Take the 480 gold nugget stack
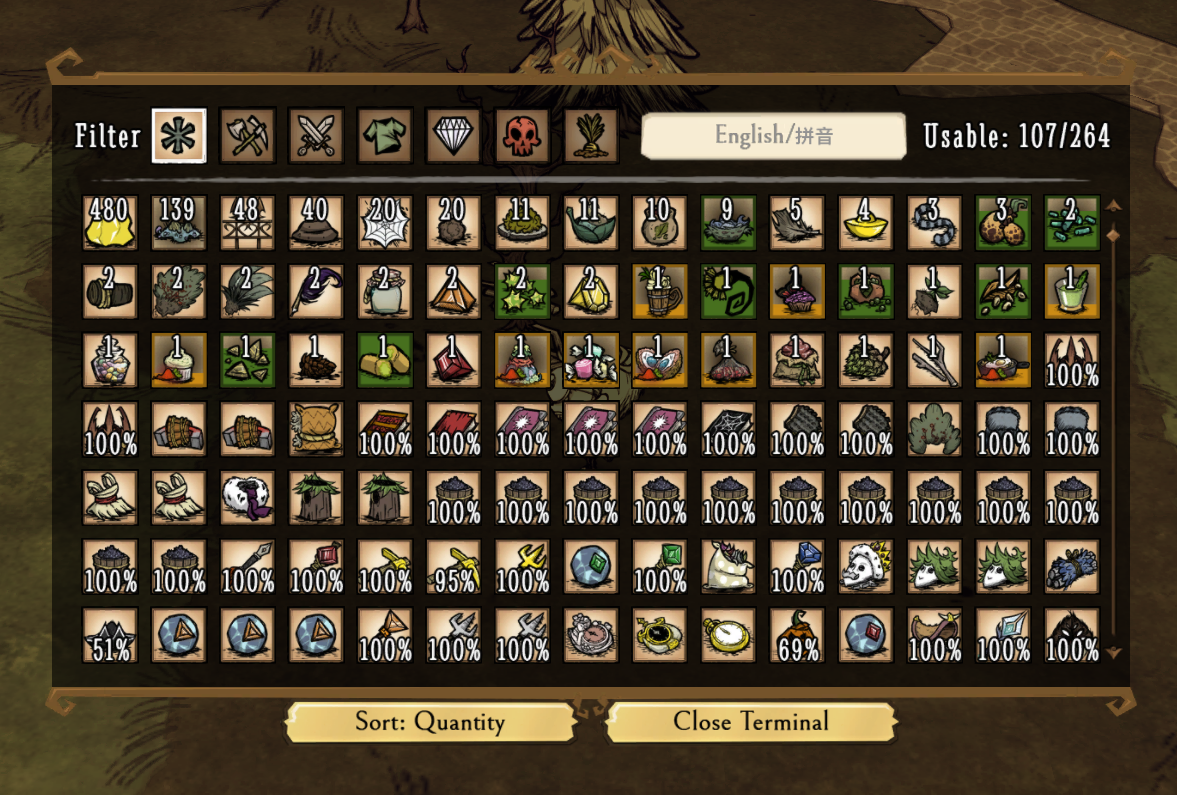The height and width of the screenshot is (795, 1177). click(110, 223)
